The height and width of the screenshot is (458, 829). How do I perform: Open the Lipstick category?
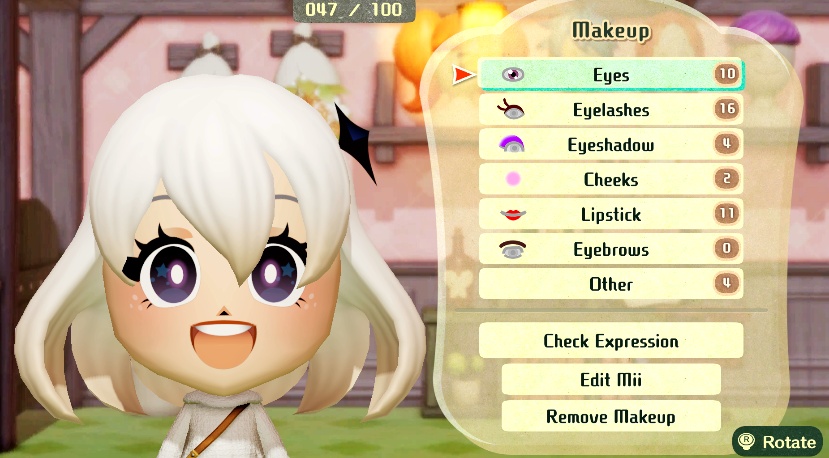(x=610, y=215)
